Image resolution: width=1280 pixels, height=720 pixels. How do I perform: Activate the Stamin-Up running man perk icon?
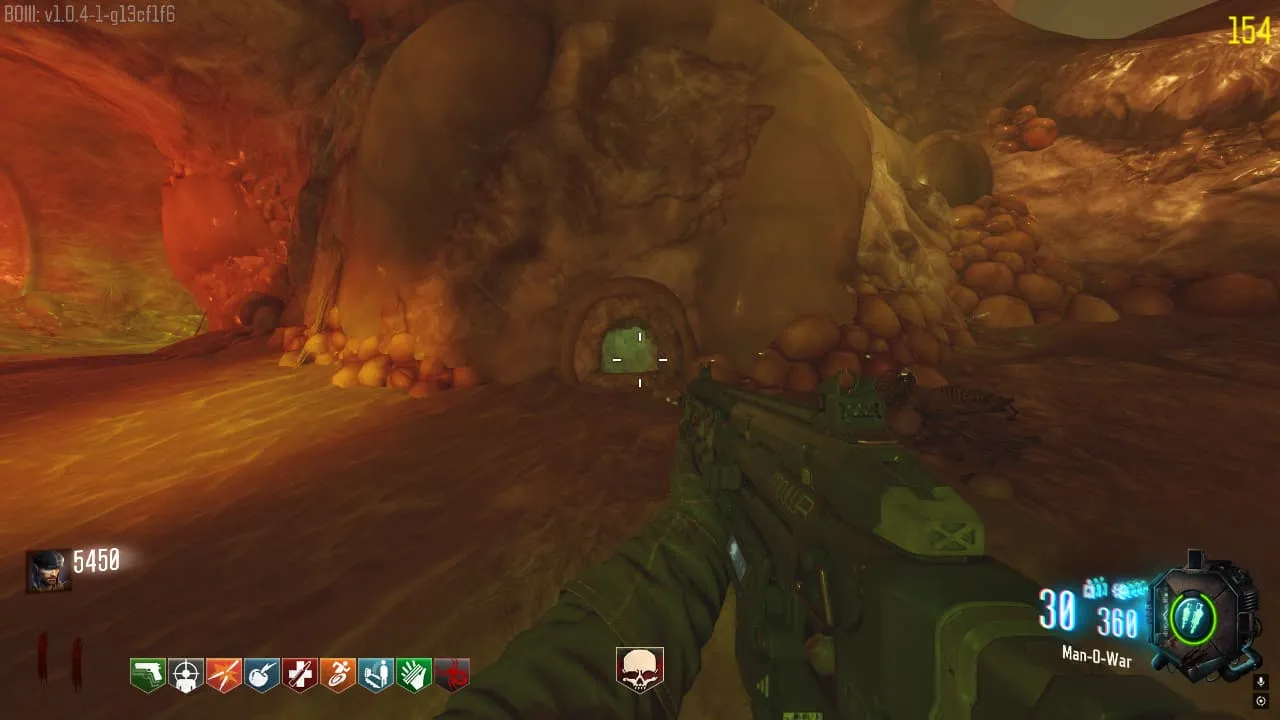(x=338, y=675)
